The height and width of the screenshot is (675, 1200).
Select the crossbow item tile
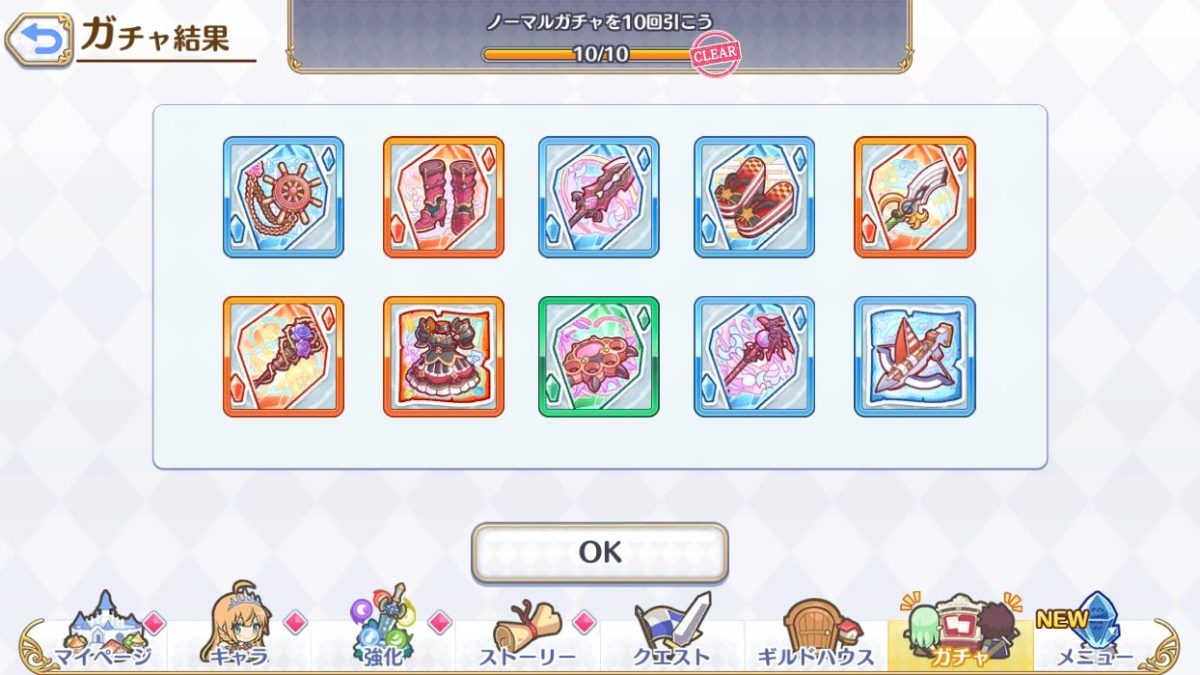point(914,357)
